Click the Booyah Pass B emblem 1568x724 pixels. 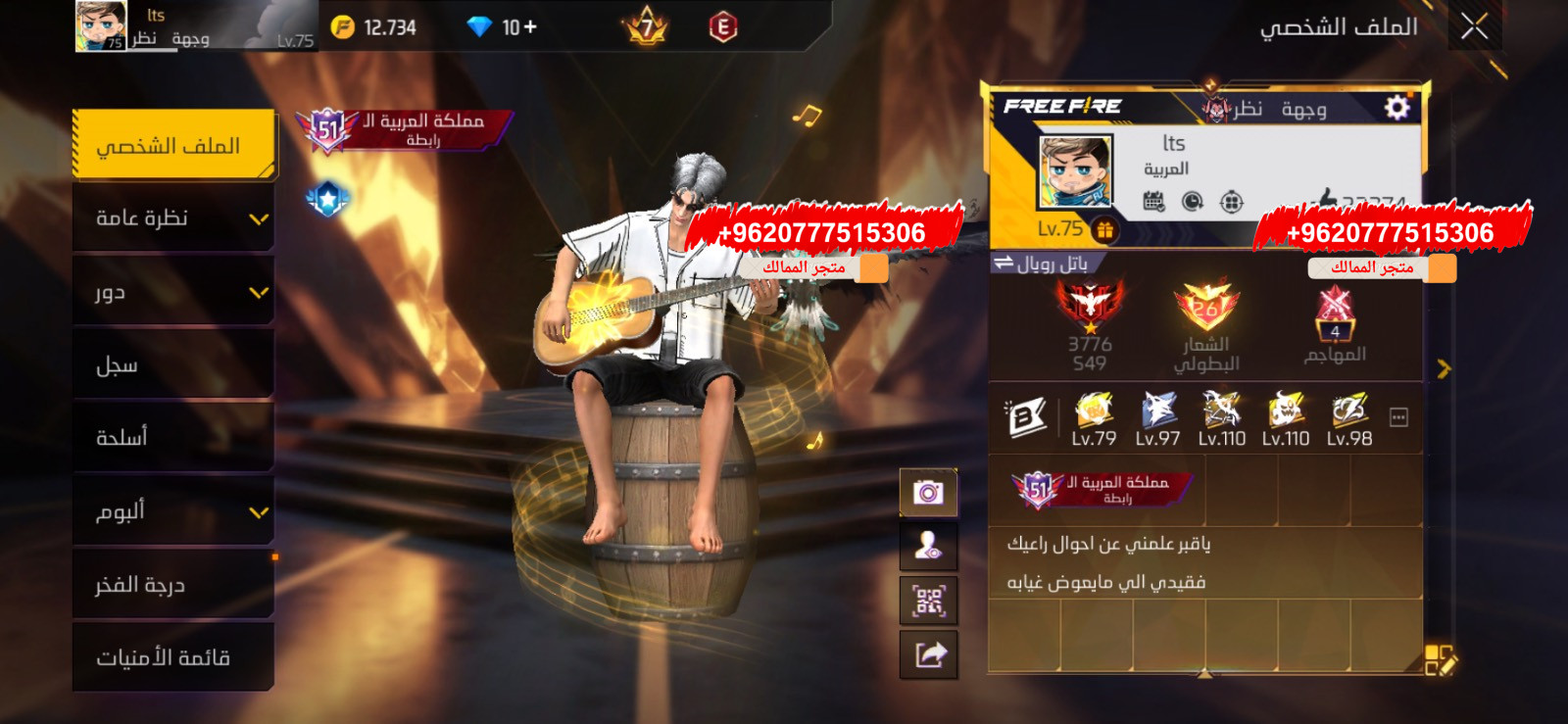pos(1023,415)
